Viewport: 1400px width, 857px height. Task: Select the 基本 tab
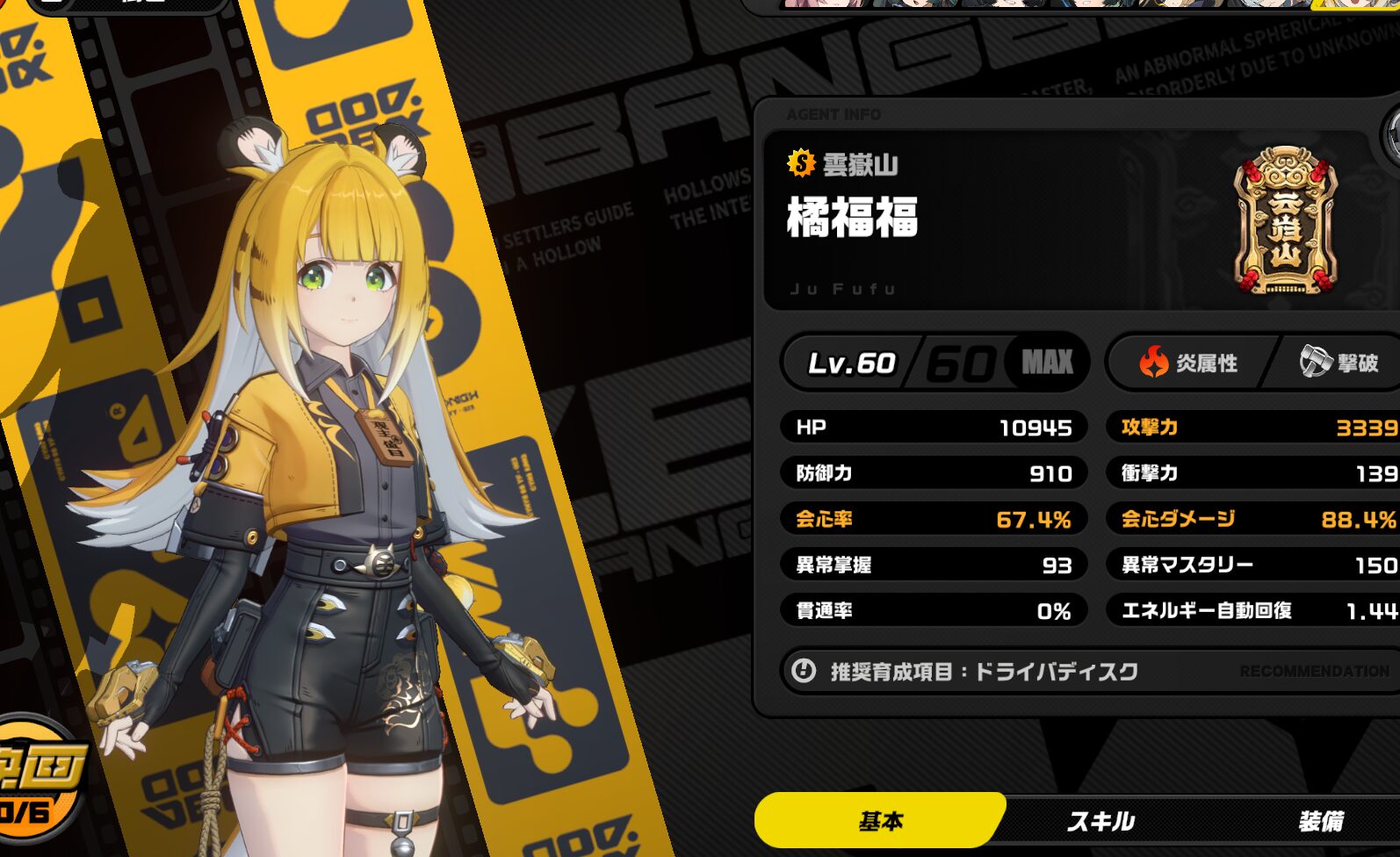click(x=880, y=821)
